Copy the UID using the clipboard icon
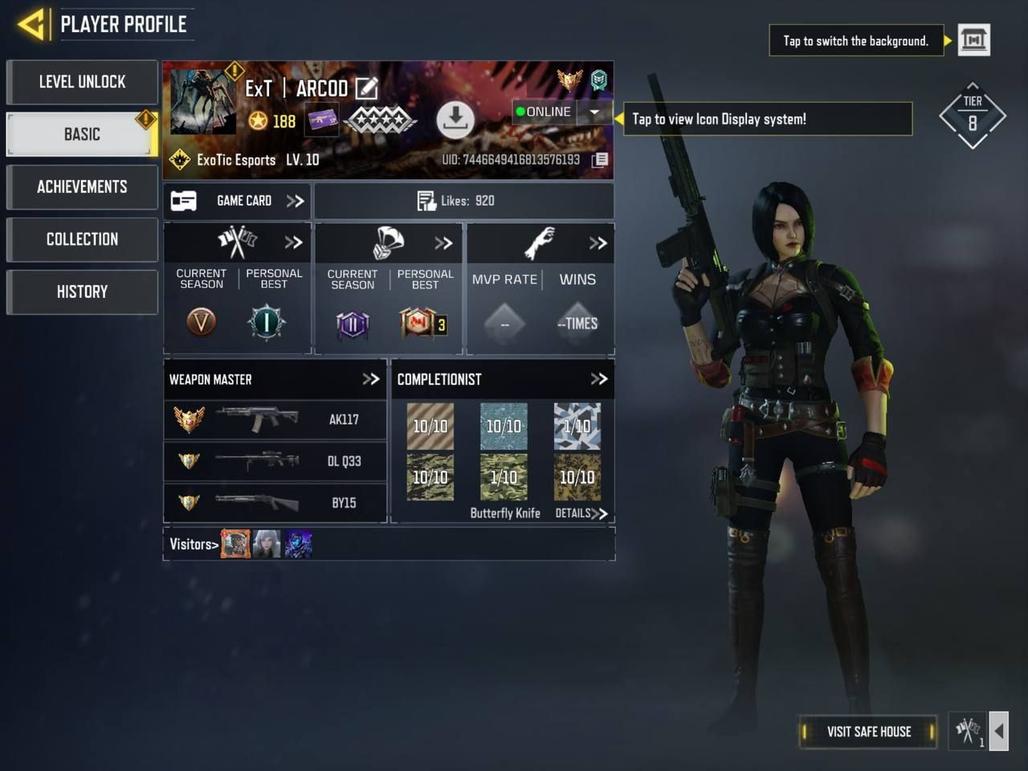The image size is (1028, 771). 600,160
